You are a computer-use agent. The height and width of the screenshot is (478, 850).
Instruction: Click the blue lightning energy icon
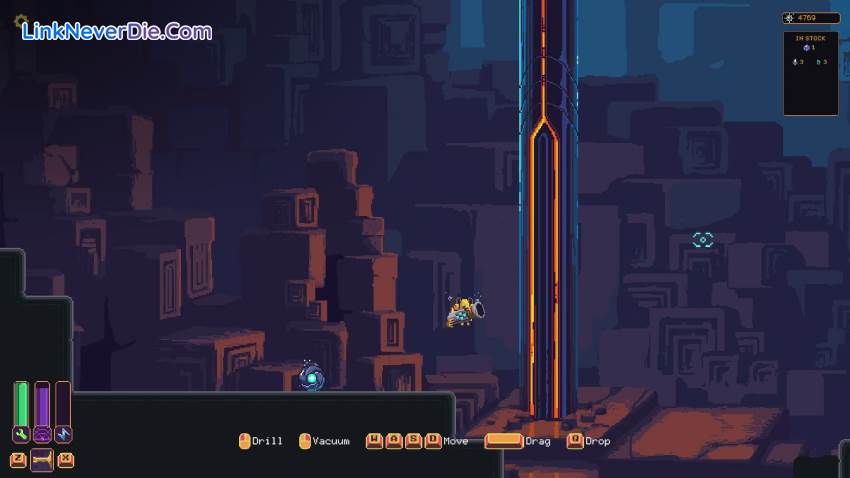64,435
